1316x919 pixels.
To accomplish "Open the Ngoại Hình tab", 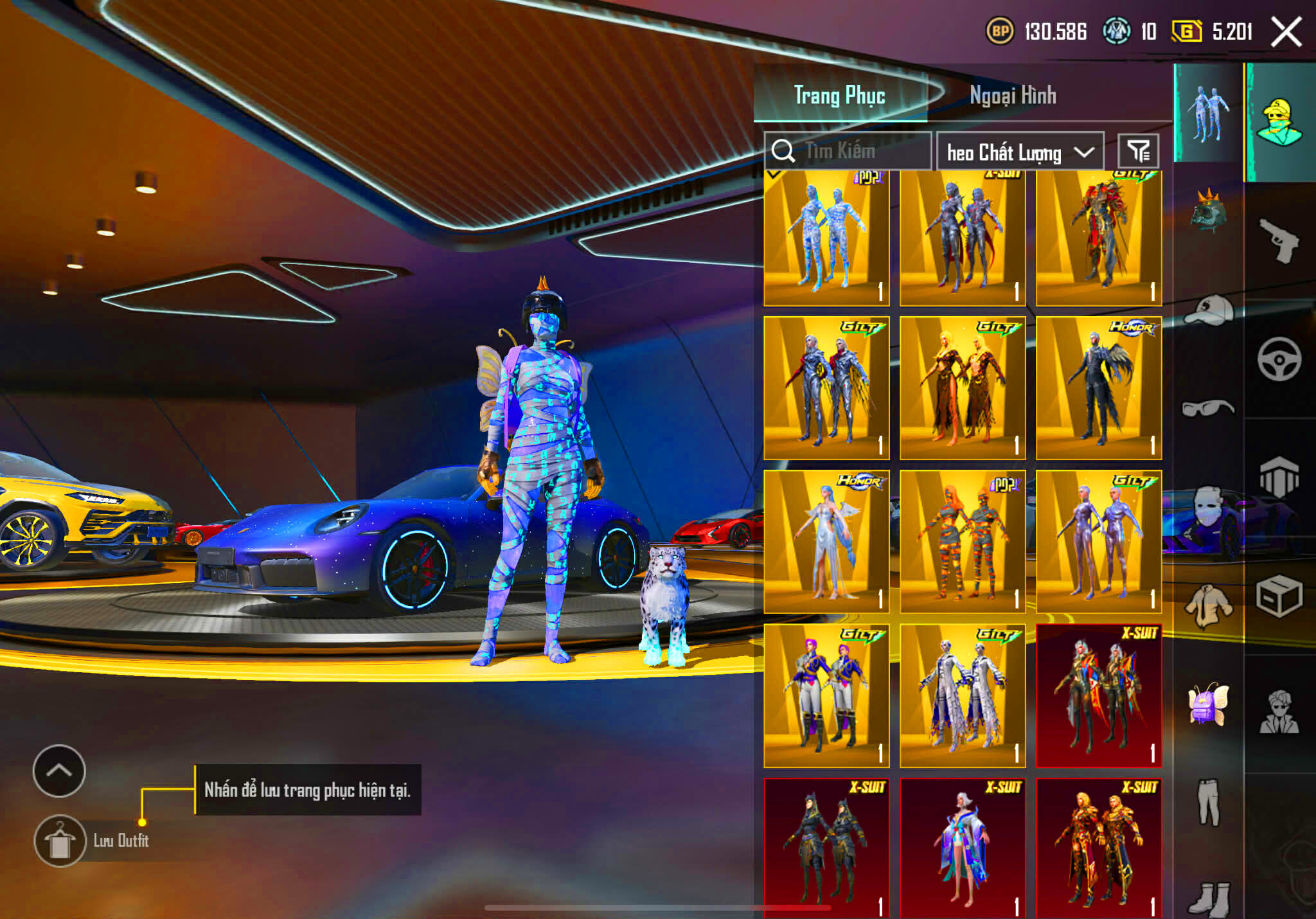I will (x=1012, y=95).
